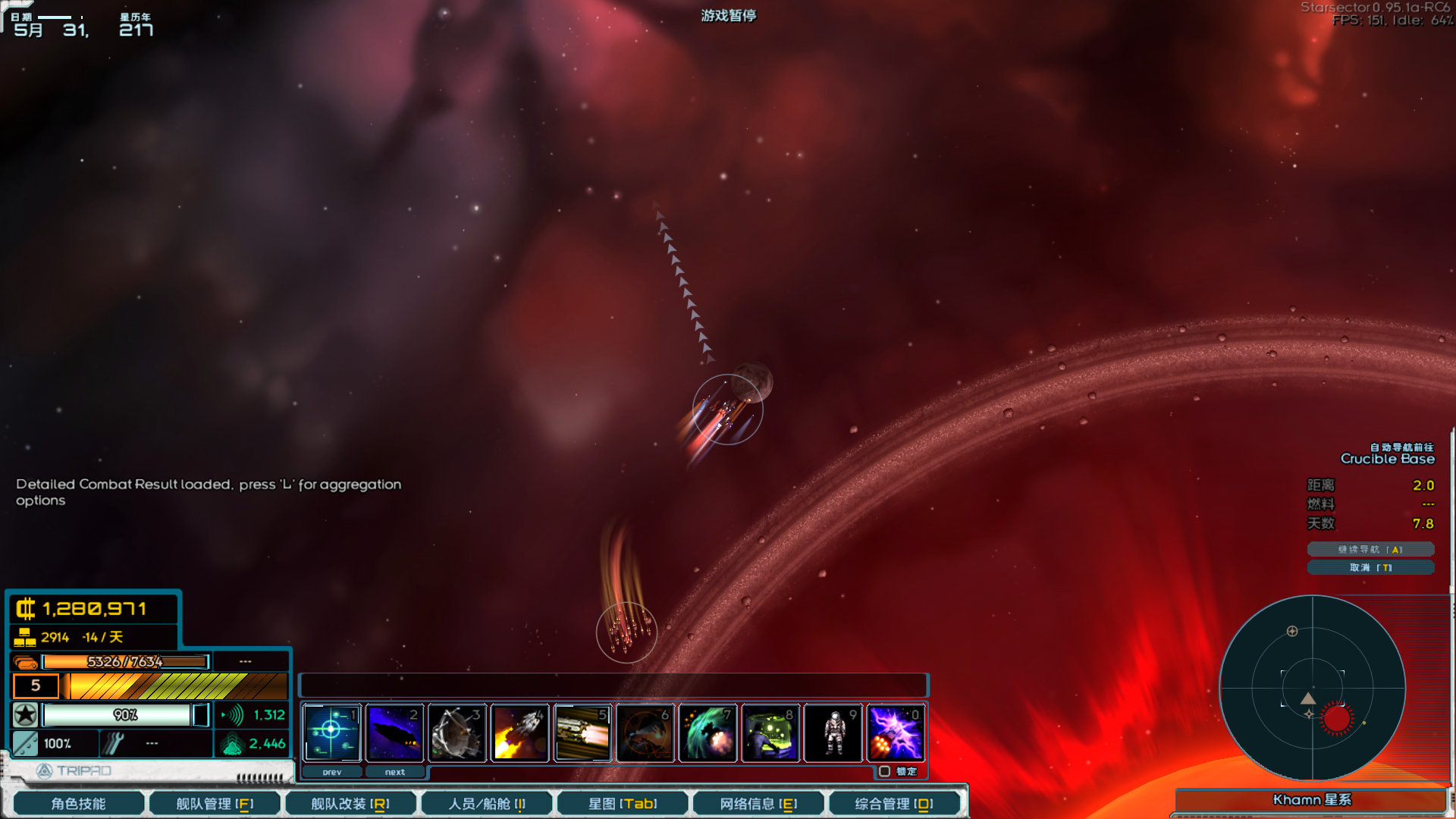Activate the sustained burn ability in slot 5
Screen dimensions: 1456x819
tap(582, 733)
